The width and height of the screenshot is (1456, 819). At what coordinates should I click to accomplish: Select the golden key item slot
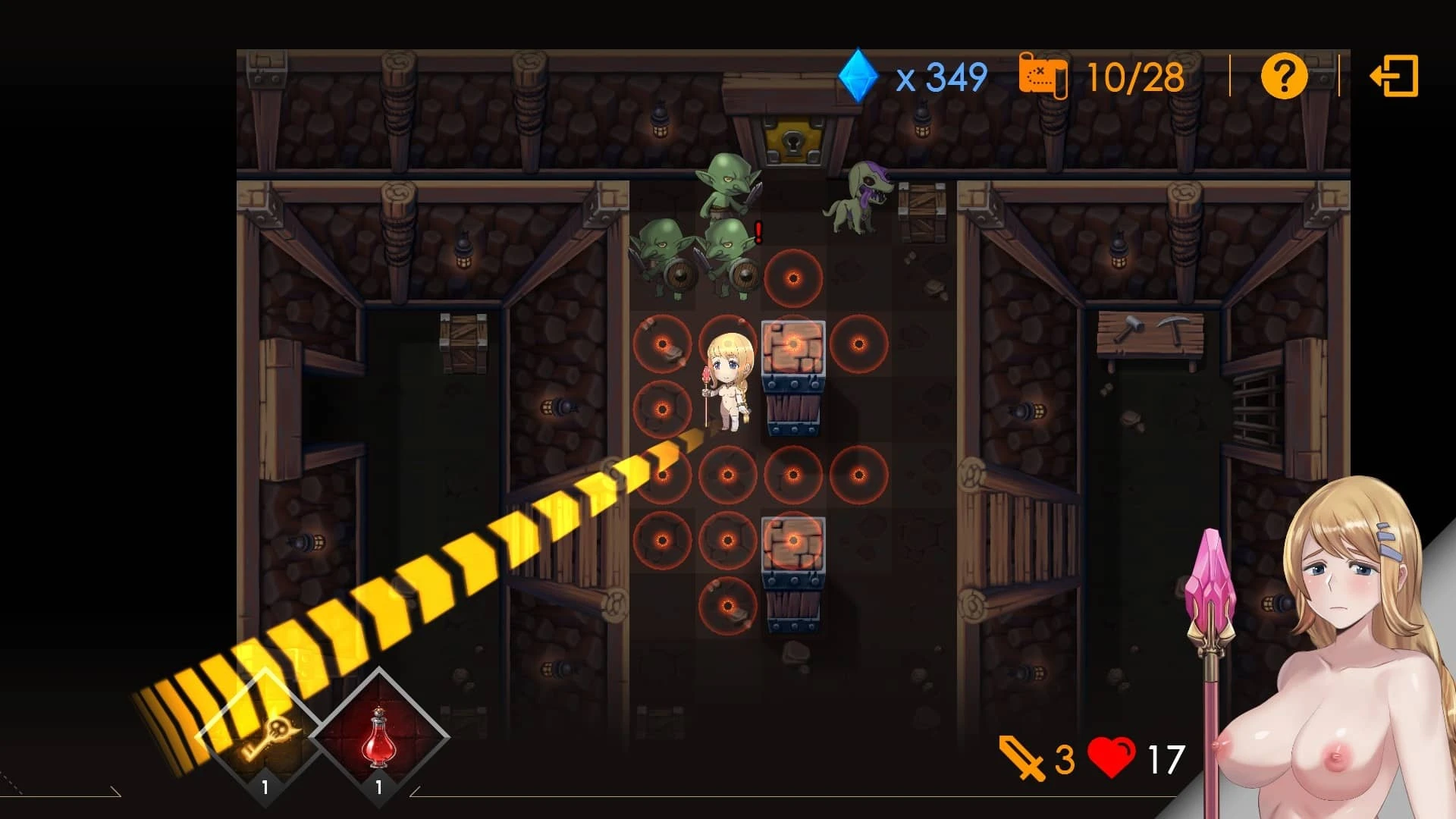tap(265, 736)
